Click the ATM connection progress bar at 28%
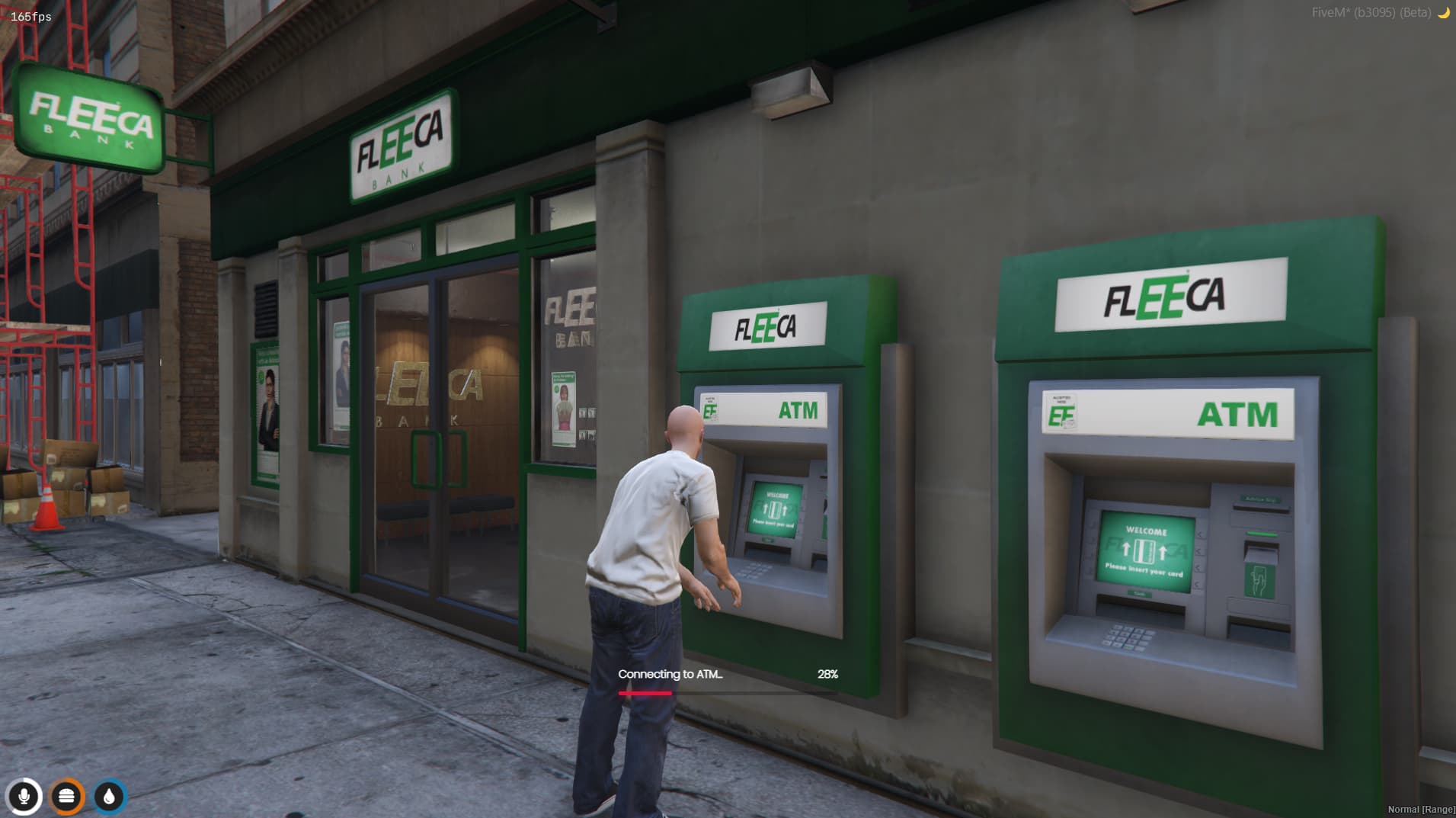 (x=728, y=694)
